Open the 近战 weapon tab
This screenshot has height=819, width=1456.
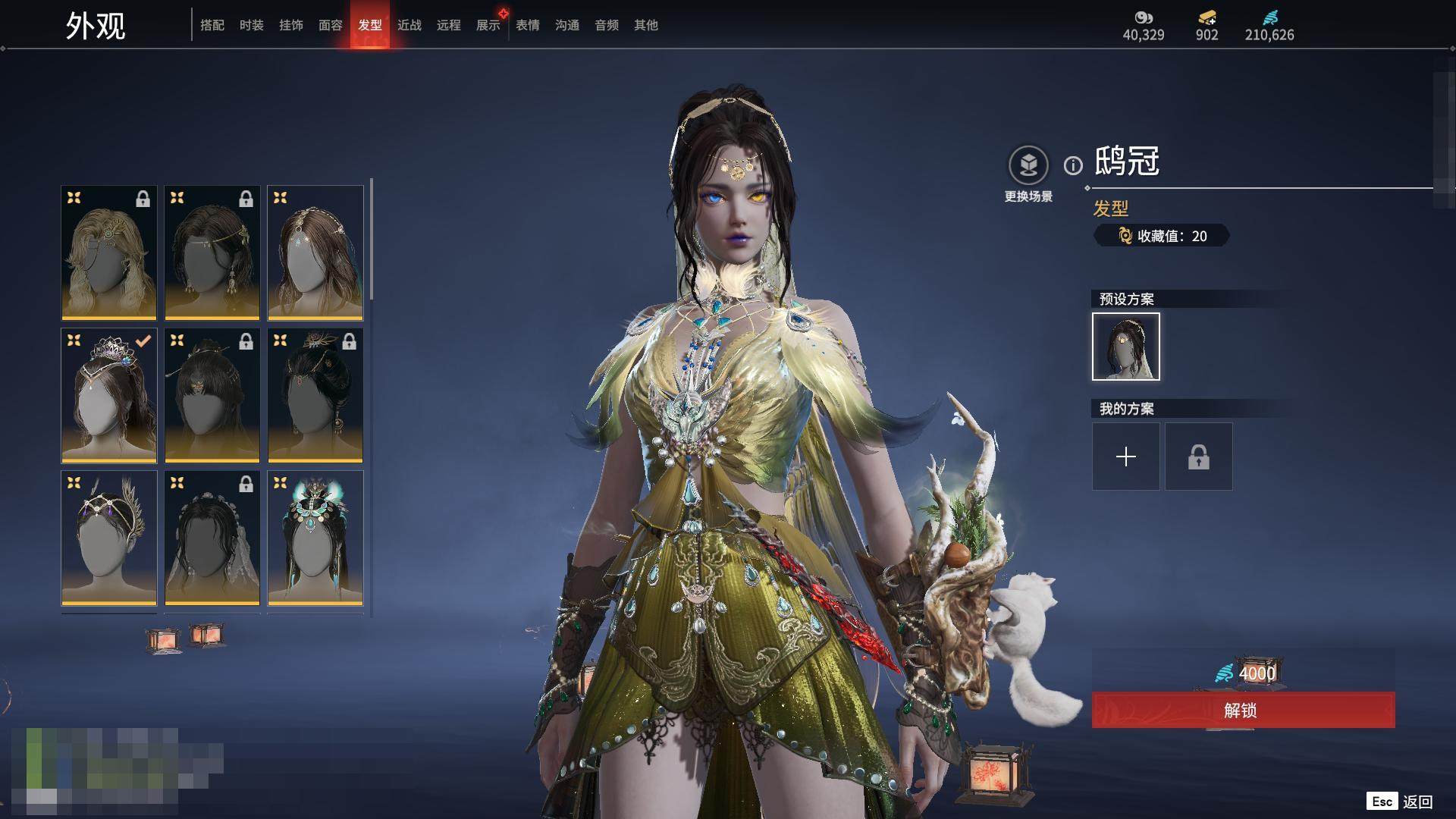[409, 26]
